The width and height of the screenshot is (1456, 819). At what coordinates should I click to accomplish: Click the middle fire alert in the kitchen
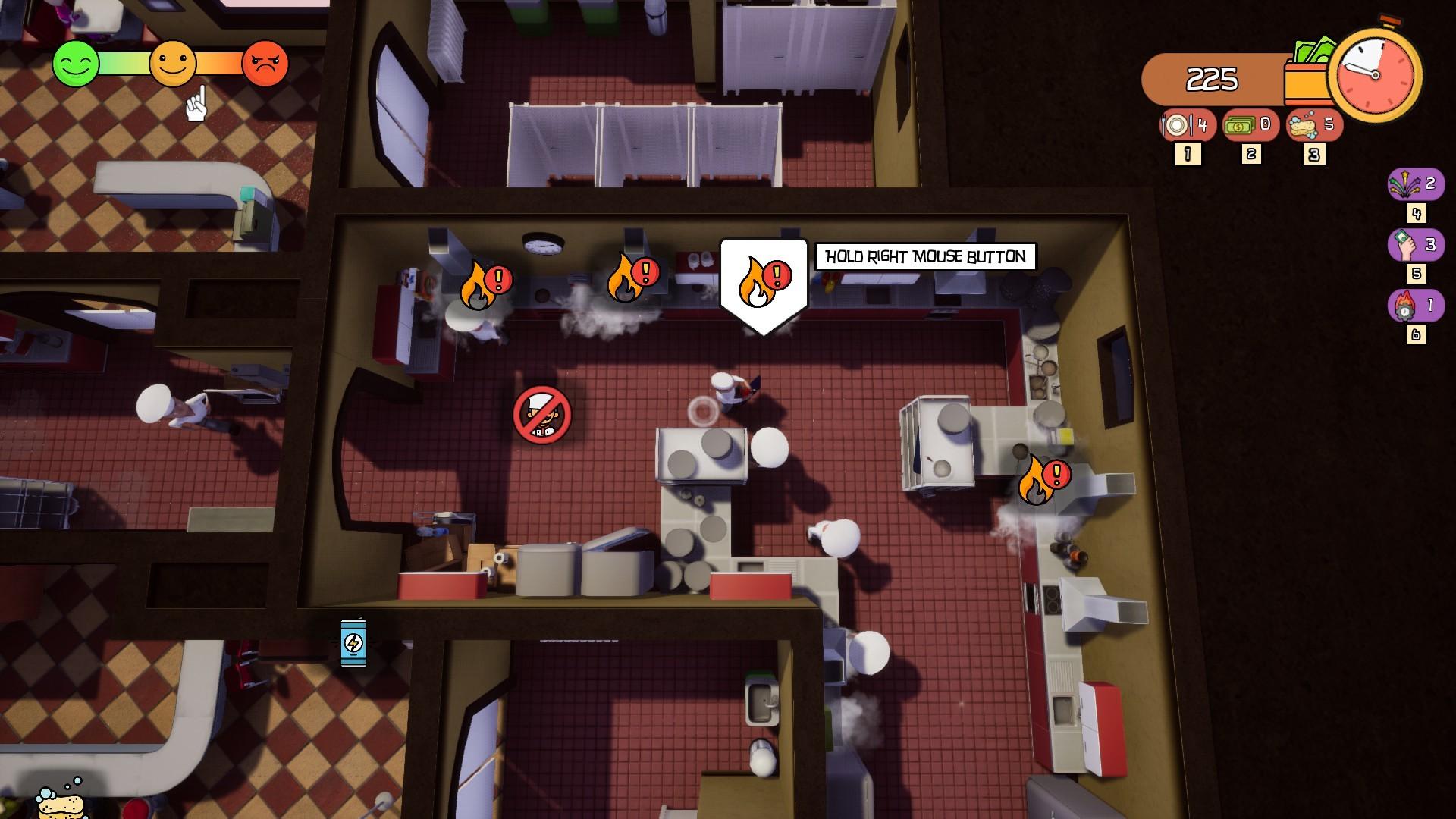632,277
